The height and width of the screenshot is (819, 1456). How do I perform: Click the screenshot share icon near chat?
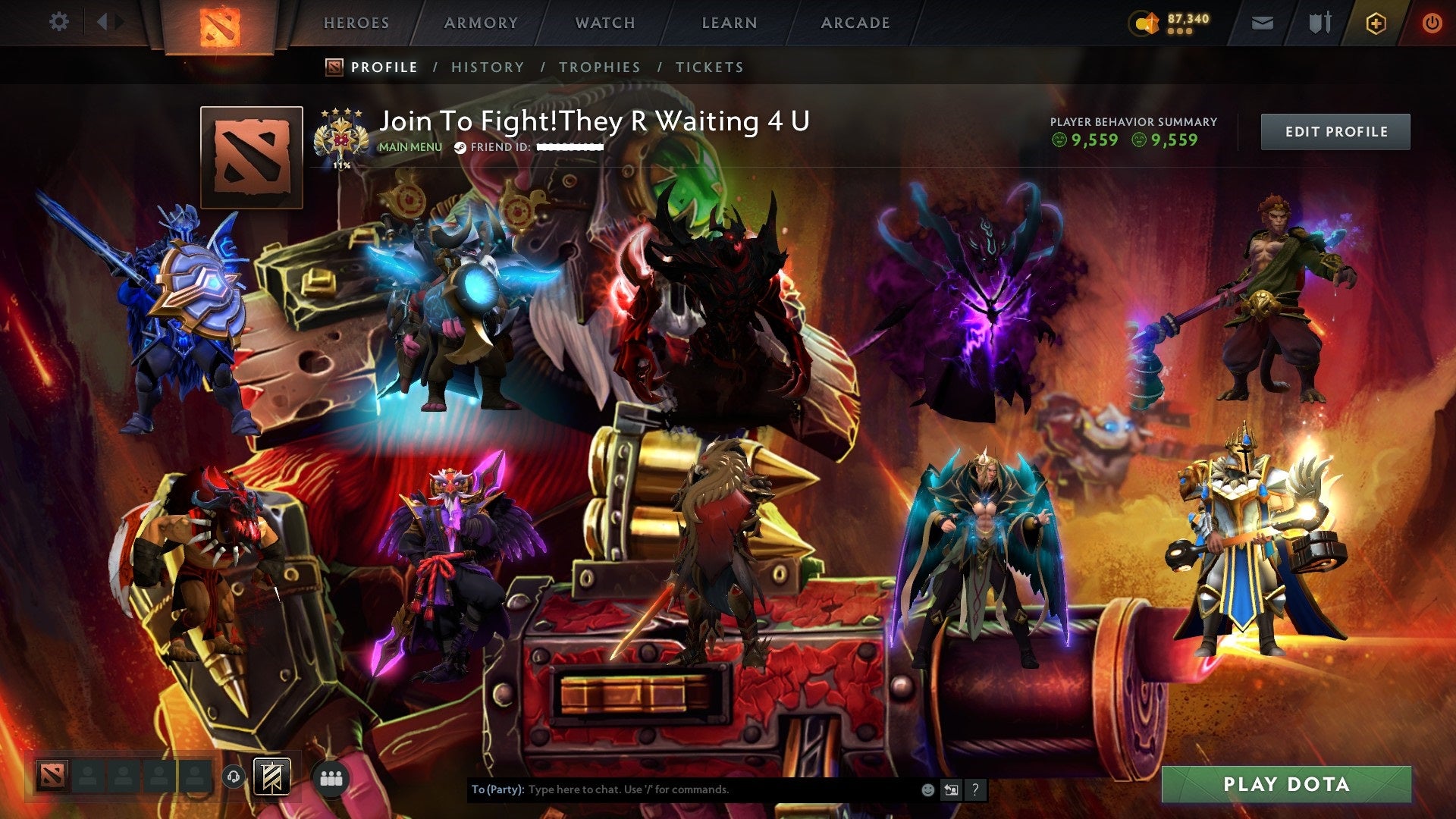pos(951,789)
